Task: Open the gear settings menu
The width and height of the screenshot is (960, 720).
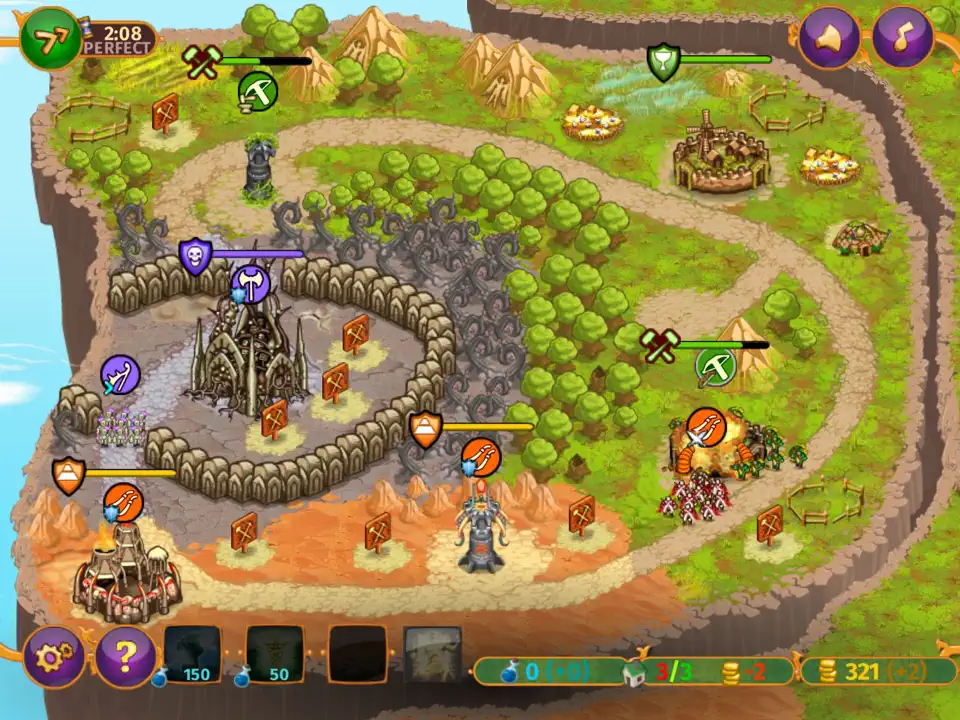Action: (51, 656)
